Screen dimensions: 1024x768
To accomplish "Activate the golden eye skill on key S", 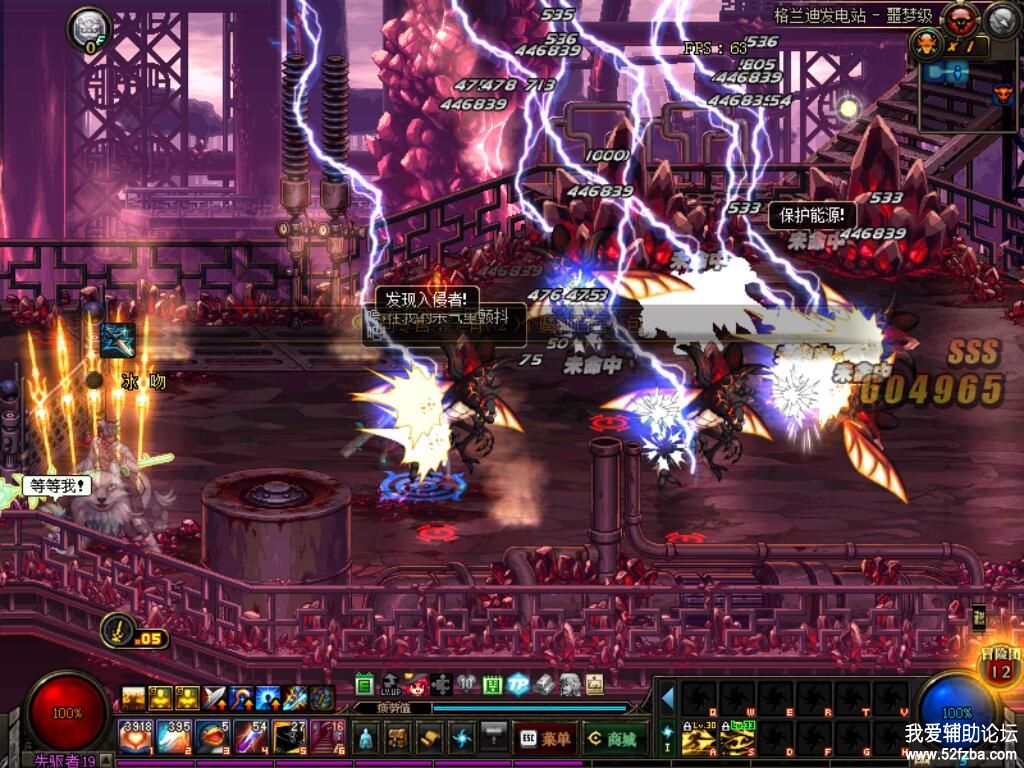I will point(736,741).
